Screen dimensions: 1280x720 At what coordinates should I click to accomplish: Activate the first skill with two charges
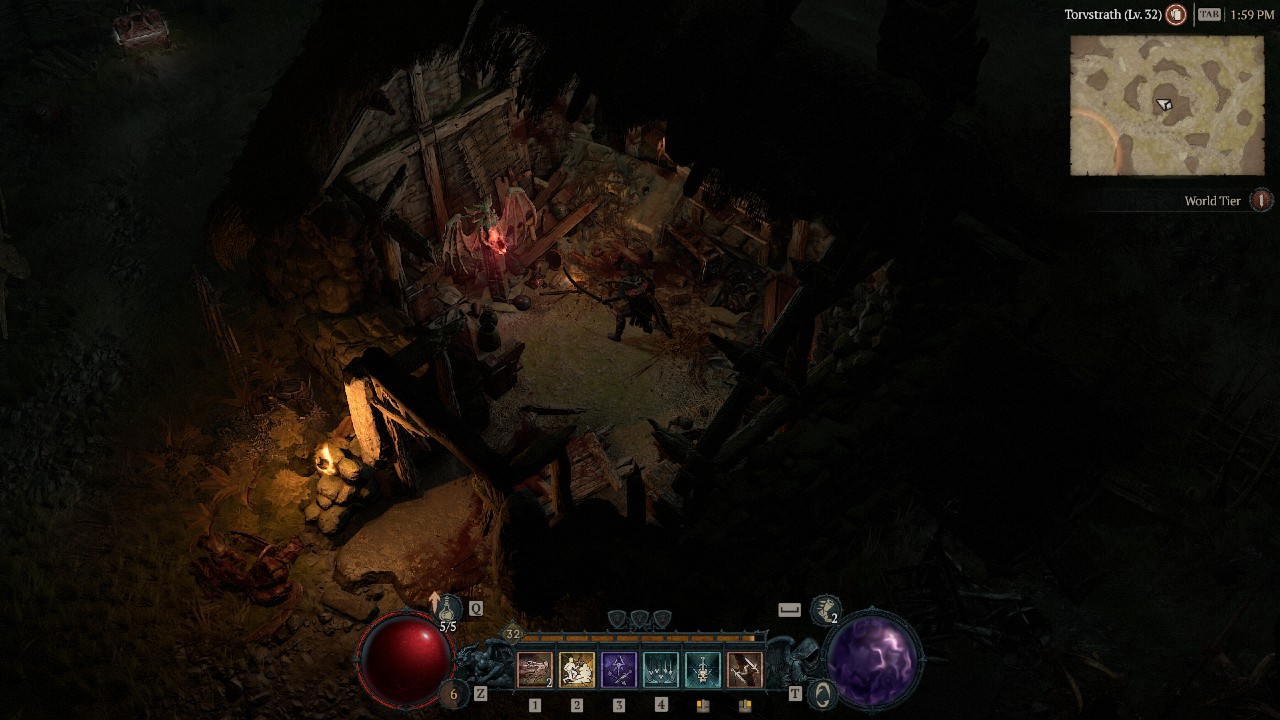pyautogui.click(x=535, y=670)
